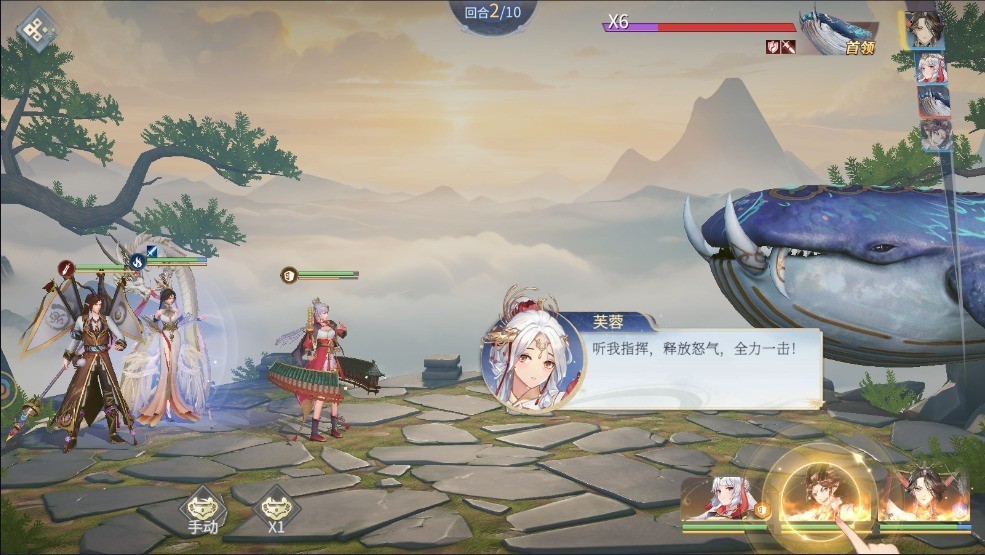
Task: Inspect the boss sword debuff icon
Action: (x=788, y=47)
